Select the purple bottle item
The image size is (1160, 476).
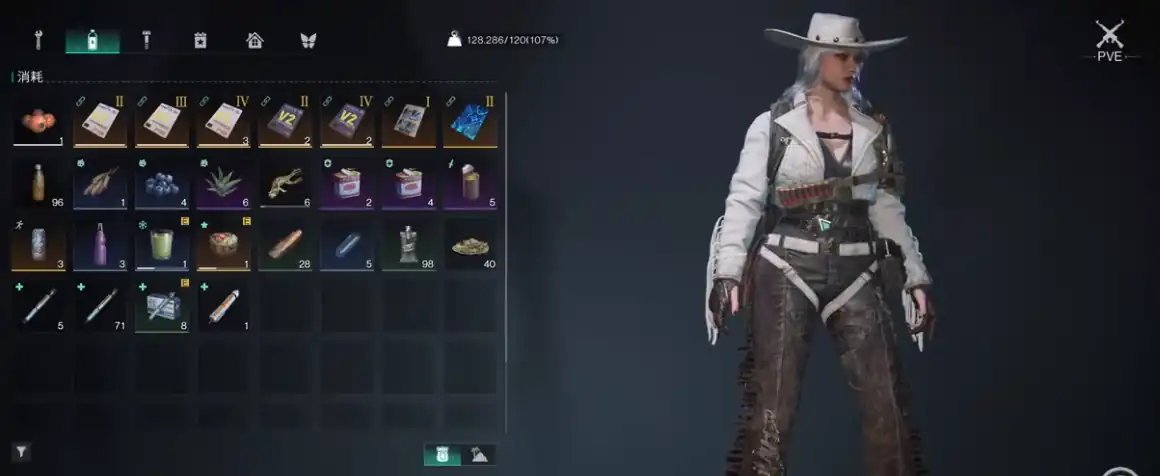click(100, 246)
